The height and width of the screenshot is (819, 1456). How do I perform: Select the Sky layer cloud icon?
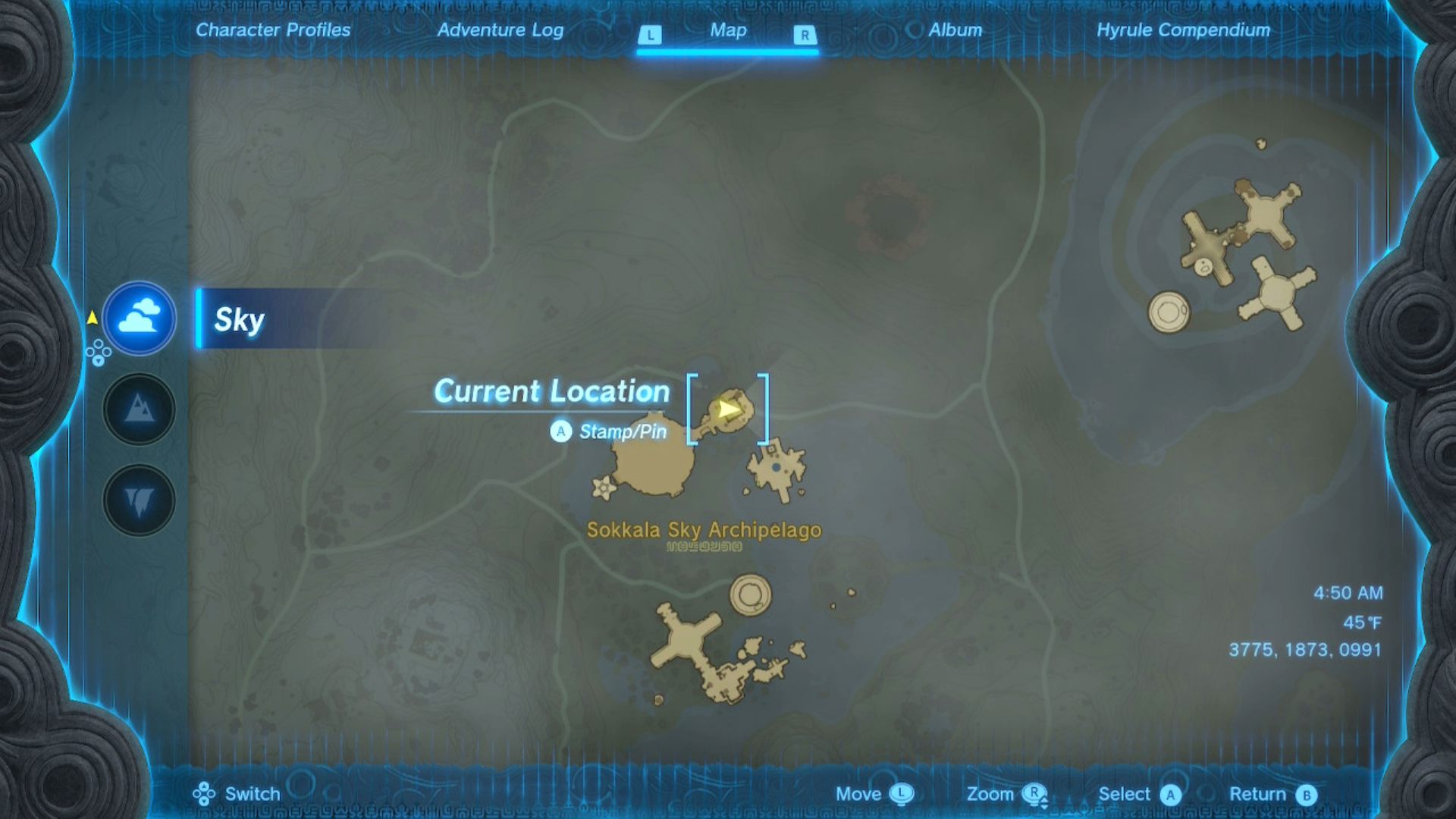[x=139, y=319]
